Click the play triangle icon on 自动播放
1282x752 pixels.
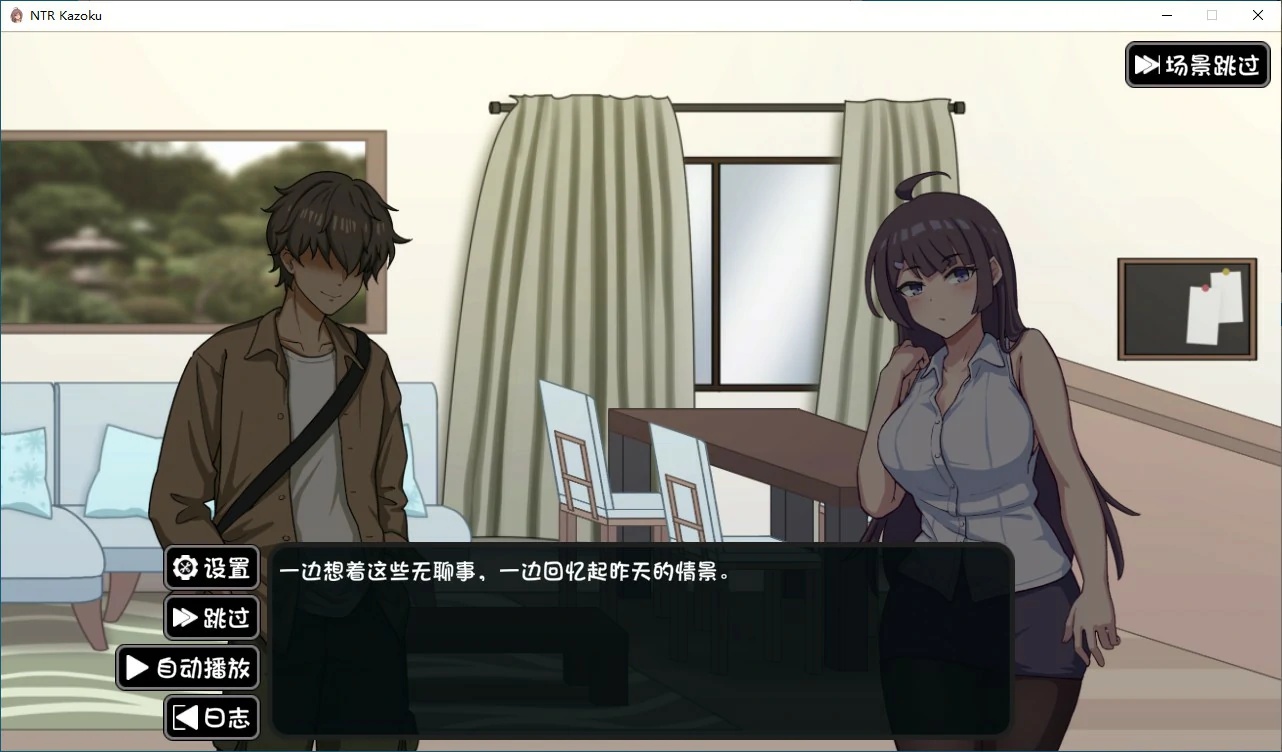point(136,667)
